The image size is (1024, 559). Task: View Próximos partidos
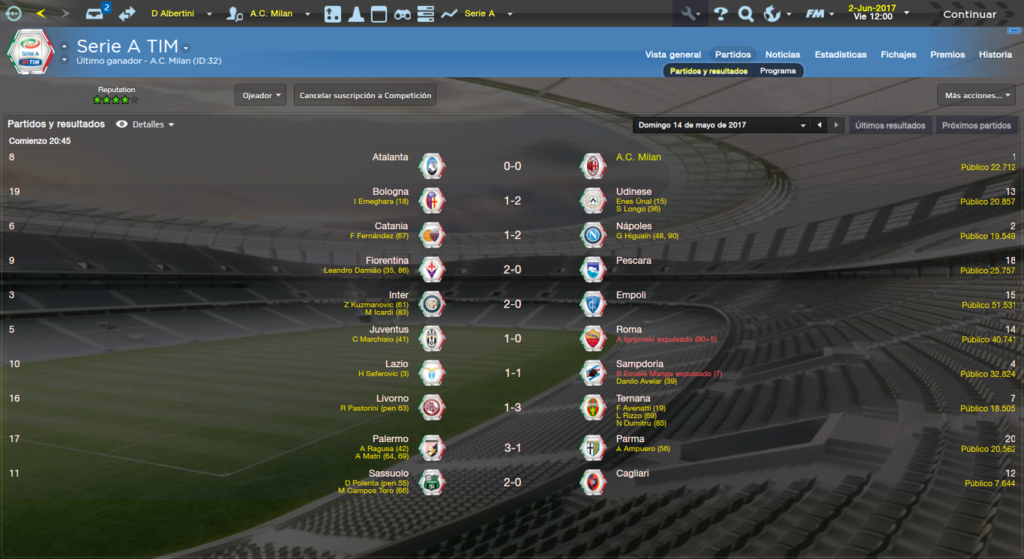[x=976, y=125]
